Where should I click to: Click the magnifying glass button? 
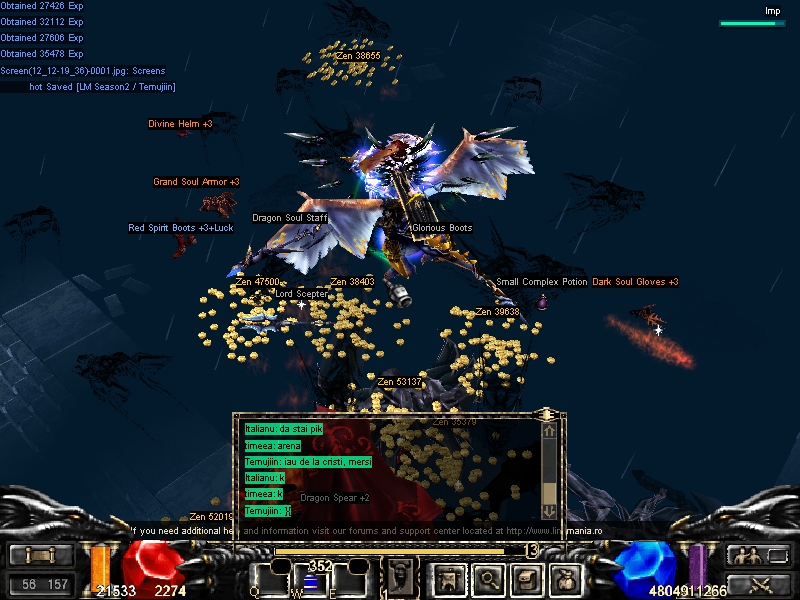tap(488, 578)
